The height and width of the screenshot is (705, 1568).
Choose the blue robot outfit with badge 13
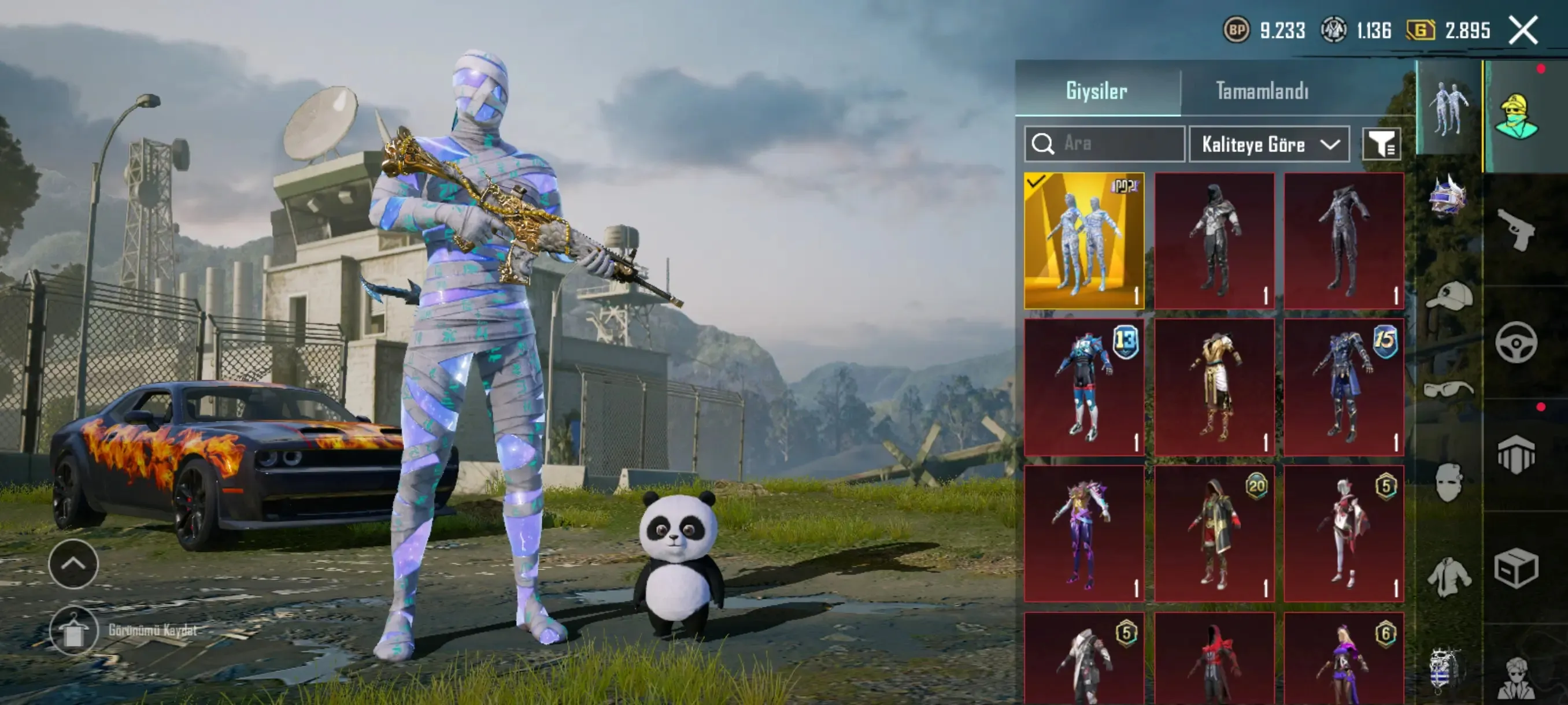(x=1084, y=387)
